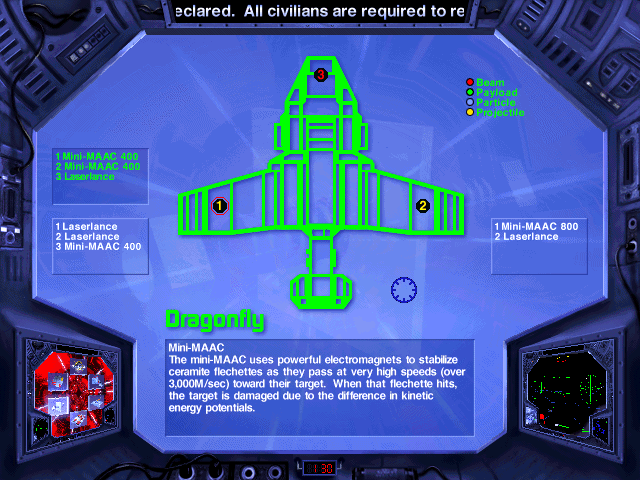640x480 pixels.
Task: Click the Payload legend entry
Action: point(495,92)
